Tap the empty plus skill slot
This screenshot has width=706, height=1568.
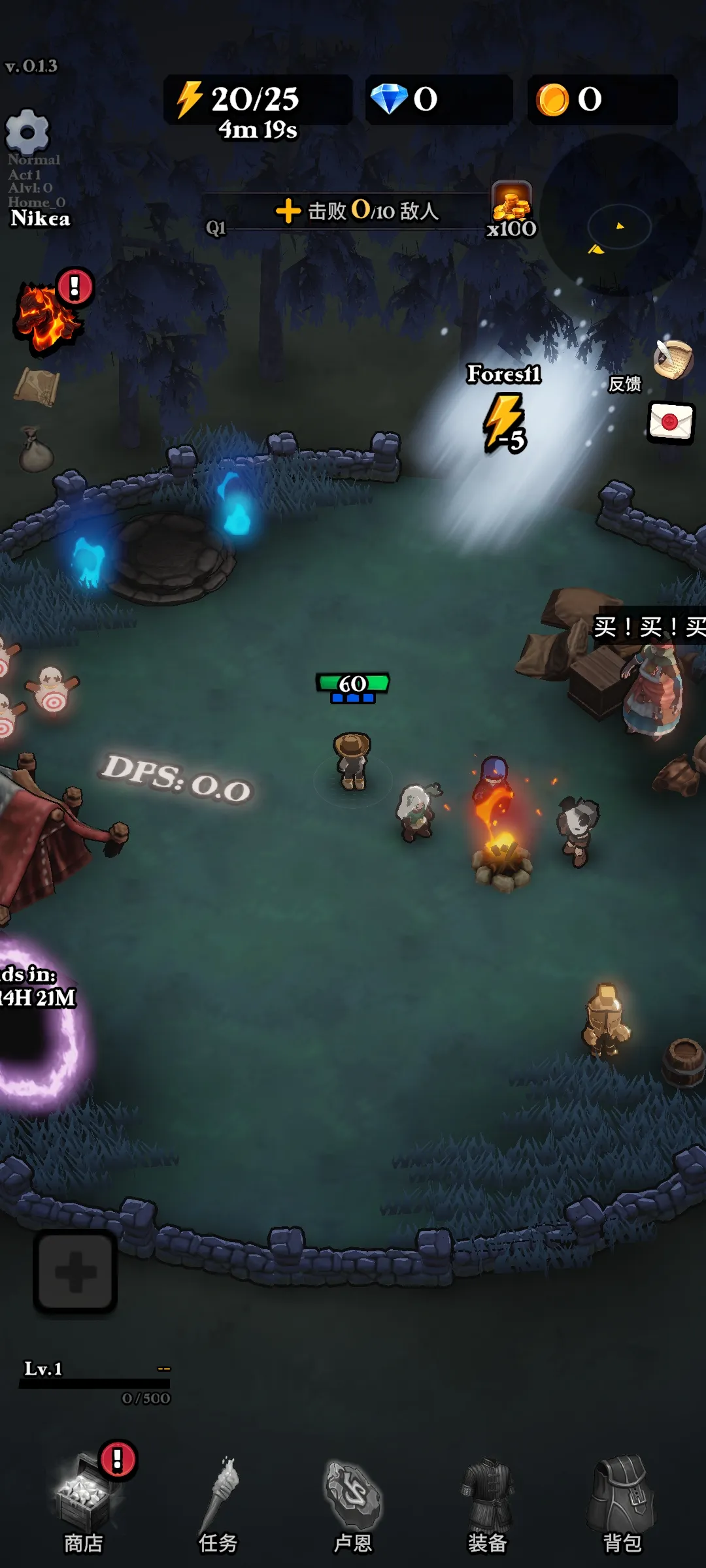coord(75,1271)
